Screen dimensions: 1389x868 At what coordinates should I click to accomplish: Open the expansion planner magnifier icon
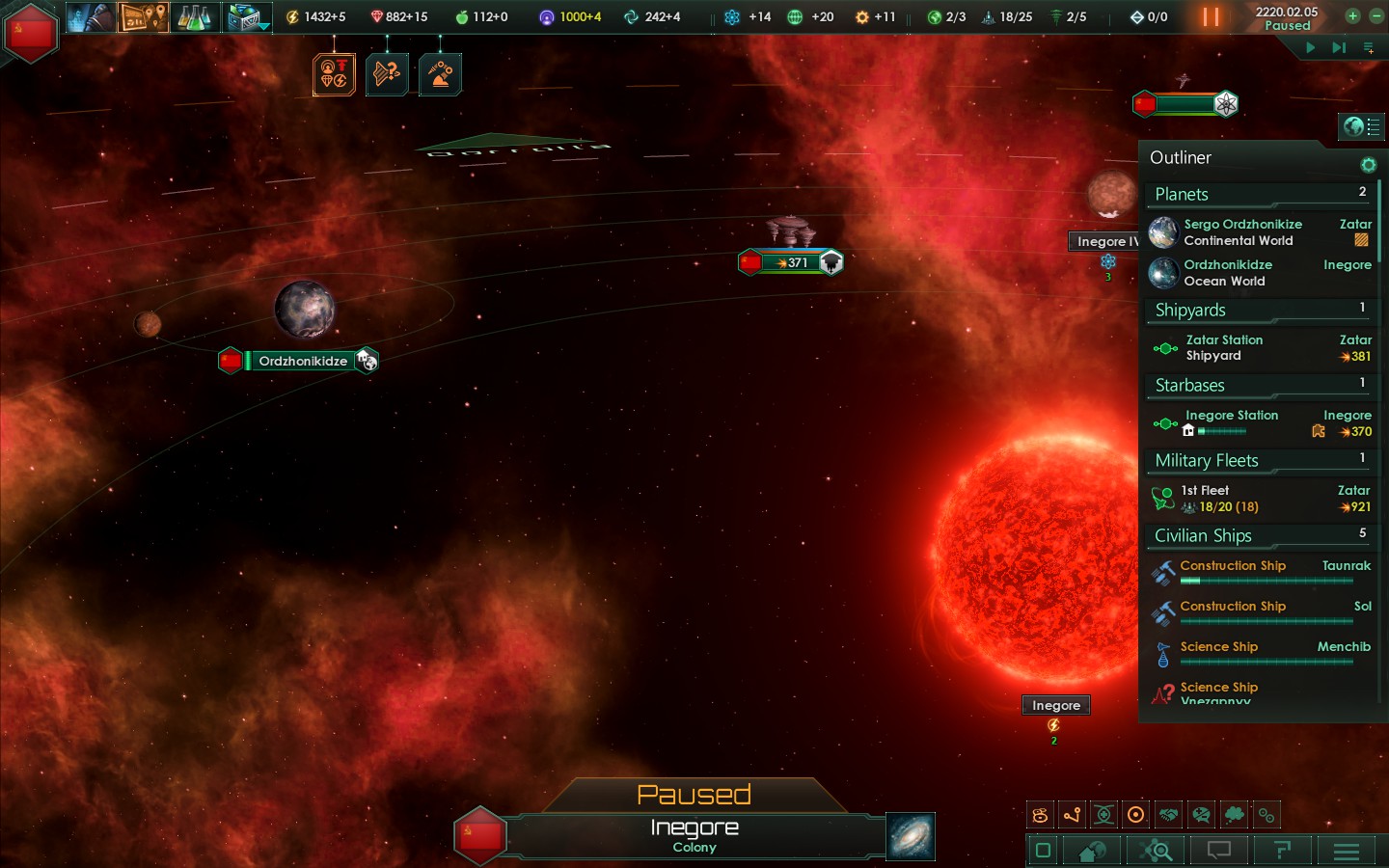pyautogui.click(x=1156, y=851)
